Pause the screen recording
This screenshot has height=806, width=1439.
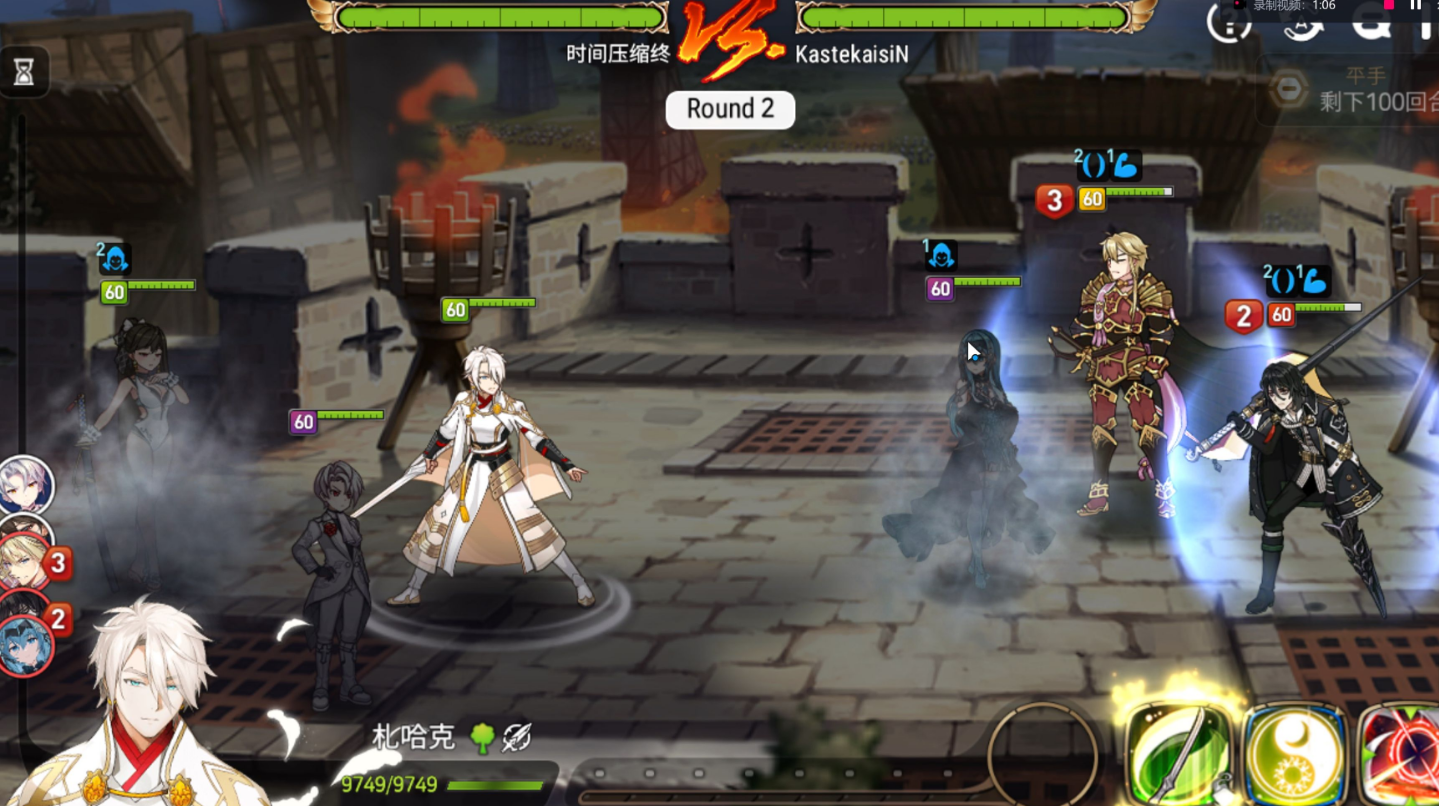click(x=1415, y=5)
